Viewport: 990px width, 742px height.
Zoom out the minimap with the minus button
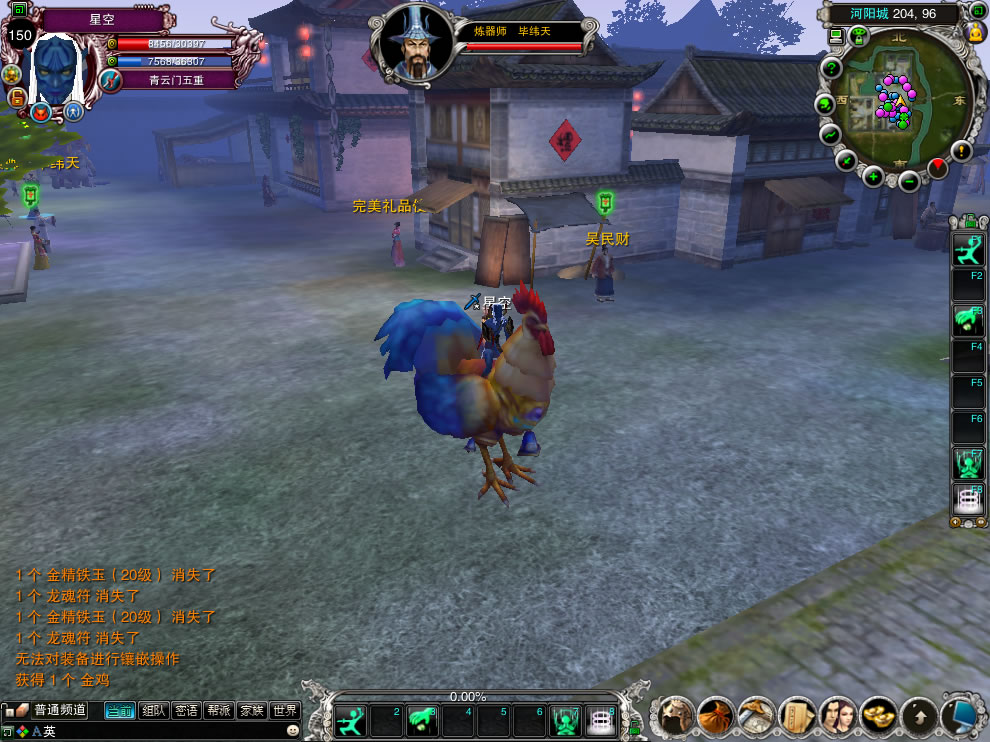909,181
